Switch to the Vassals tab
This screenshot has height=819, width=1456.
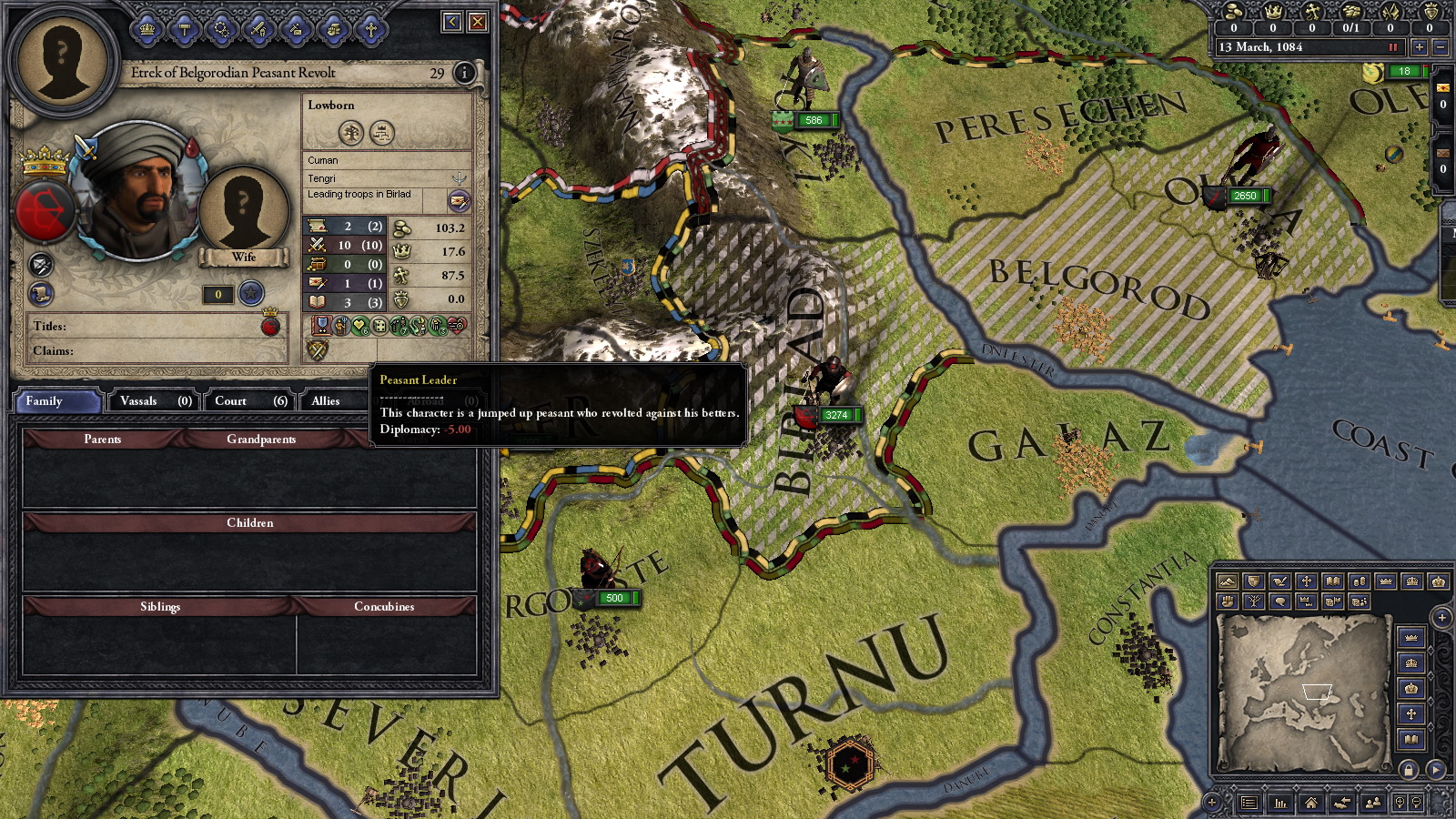pos(155,401)
